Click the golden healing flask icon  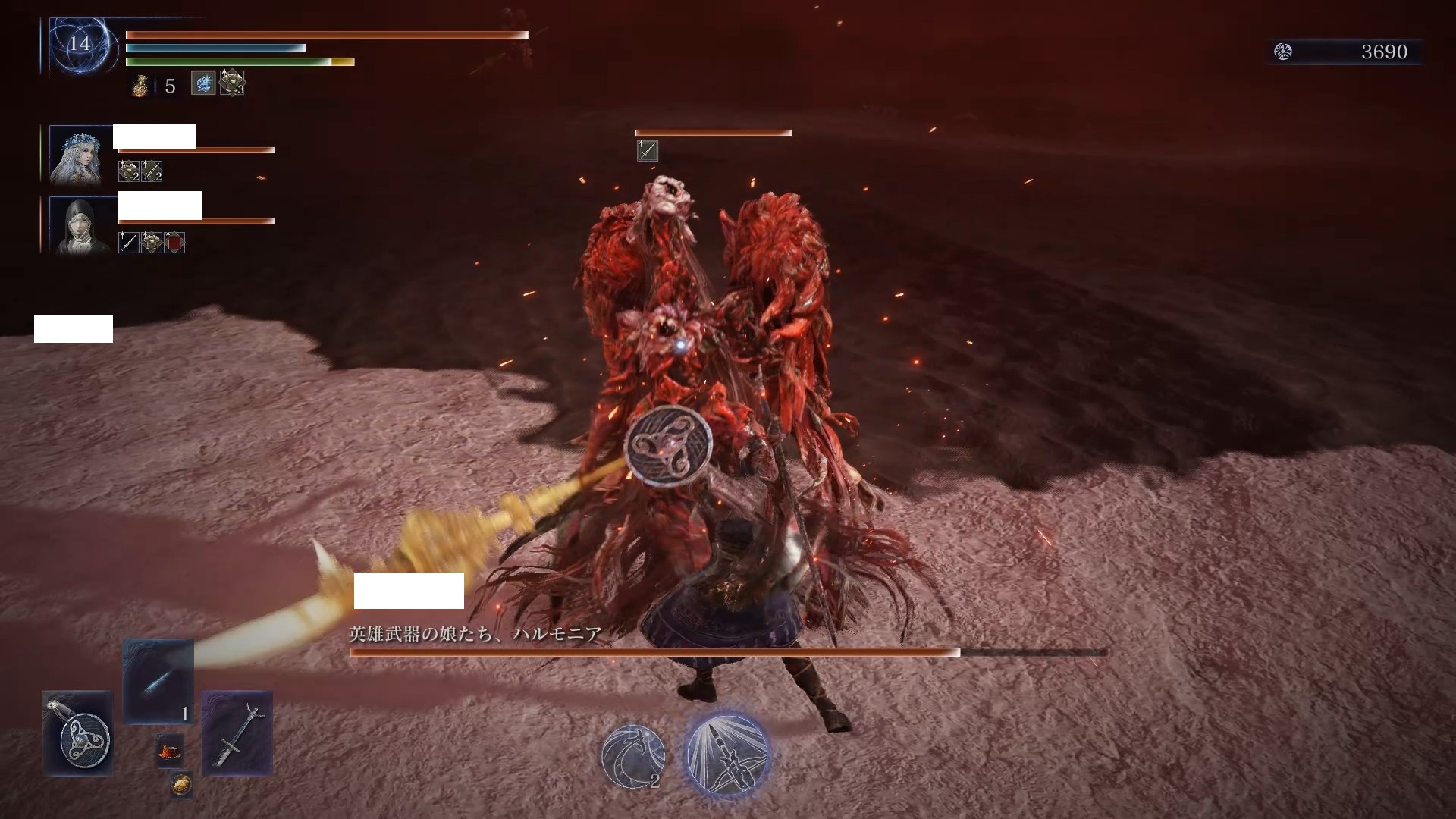click(x=140, y=86)
